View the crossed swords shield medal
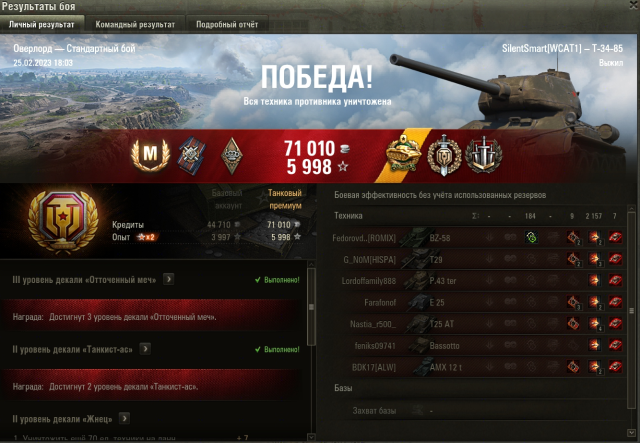The height and width of the screenshot is (443, 640). 481,153
